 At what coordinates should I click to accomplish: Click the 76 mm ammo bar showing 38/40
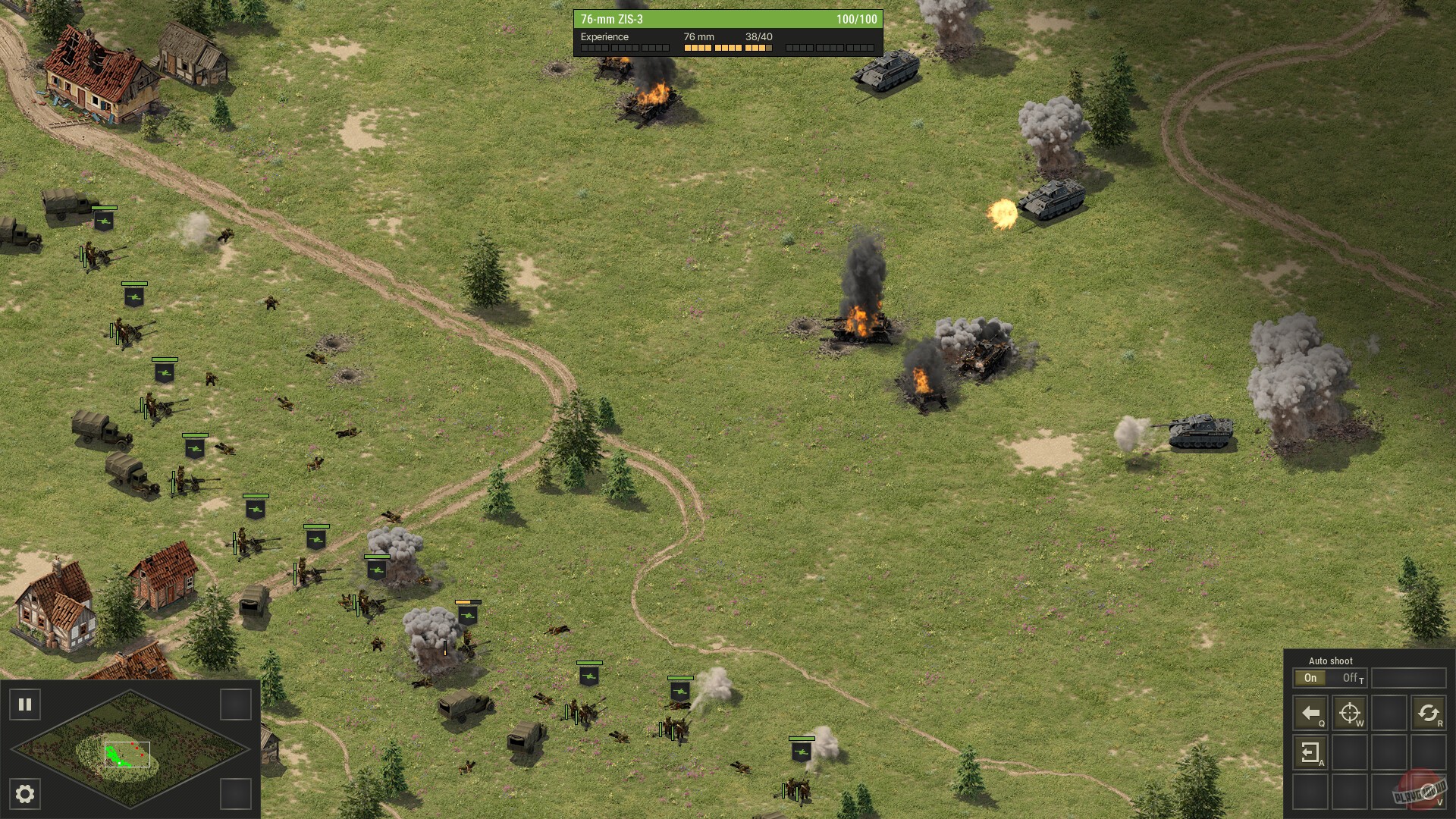726,47
